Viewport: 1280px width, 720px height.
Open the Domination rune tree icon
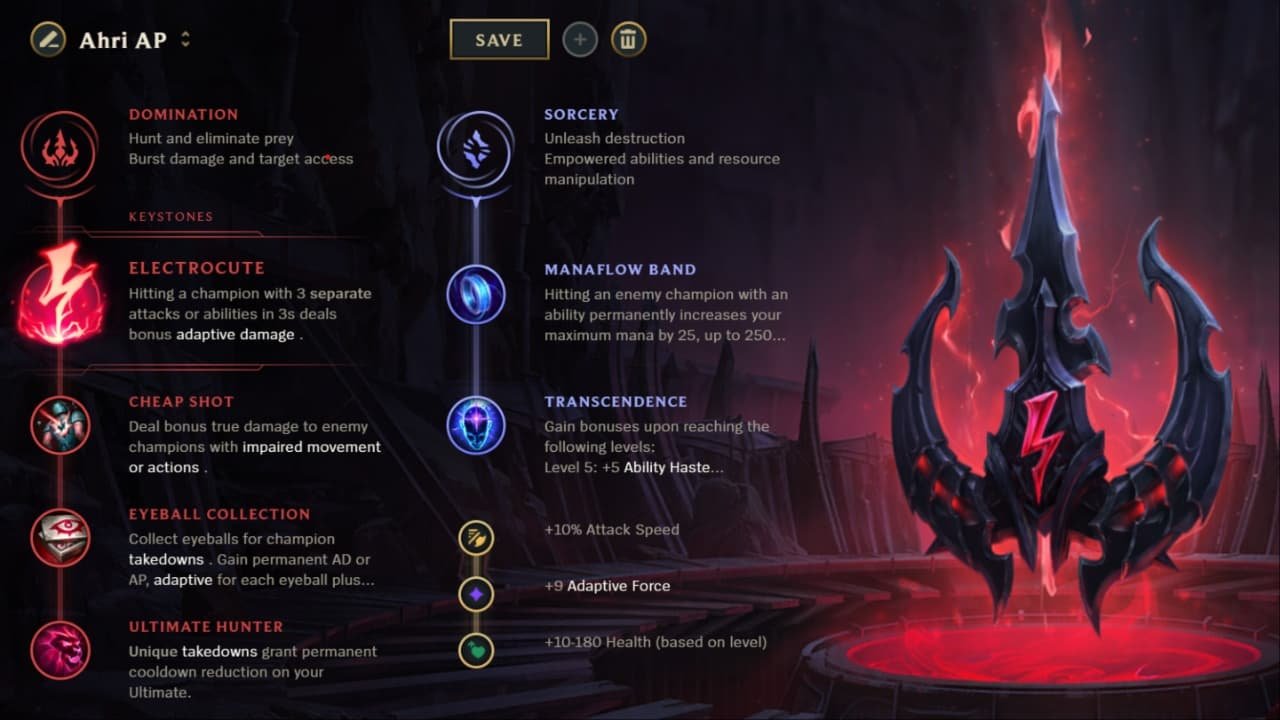pos(60,147)
